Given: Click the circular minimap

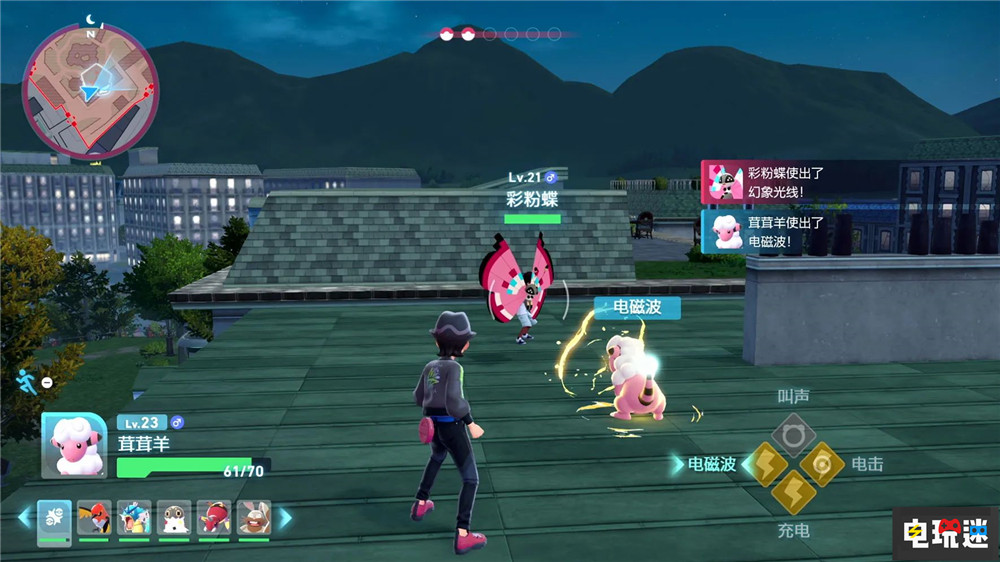Looking at the screenshot, I should click(x=91, y=89).
